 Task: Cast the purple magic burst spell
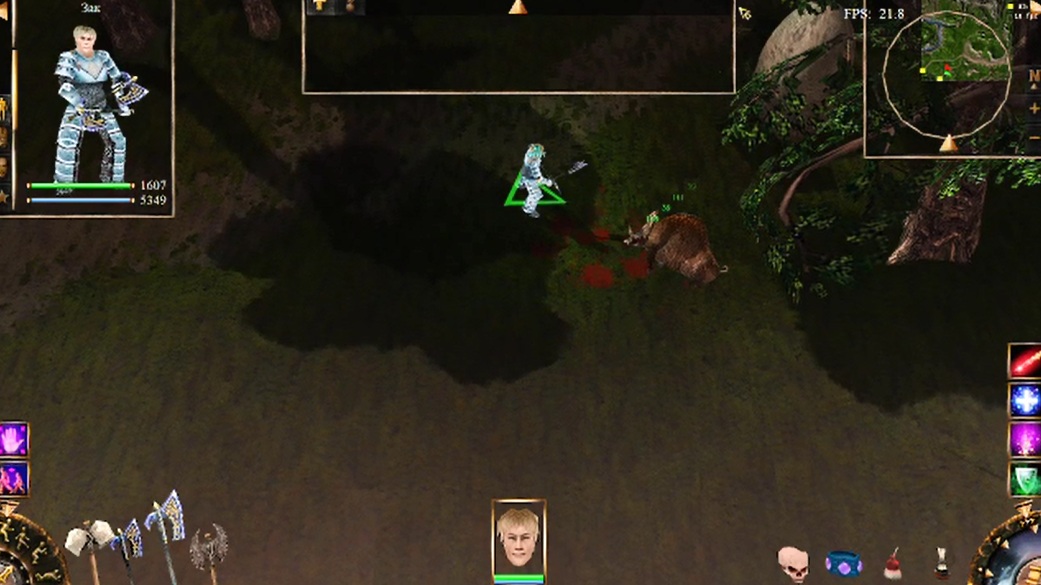coord(1025,440)
